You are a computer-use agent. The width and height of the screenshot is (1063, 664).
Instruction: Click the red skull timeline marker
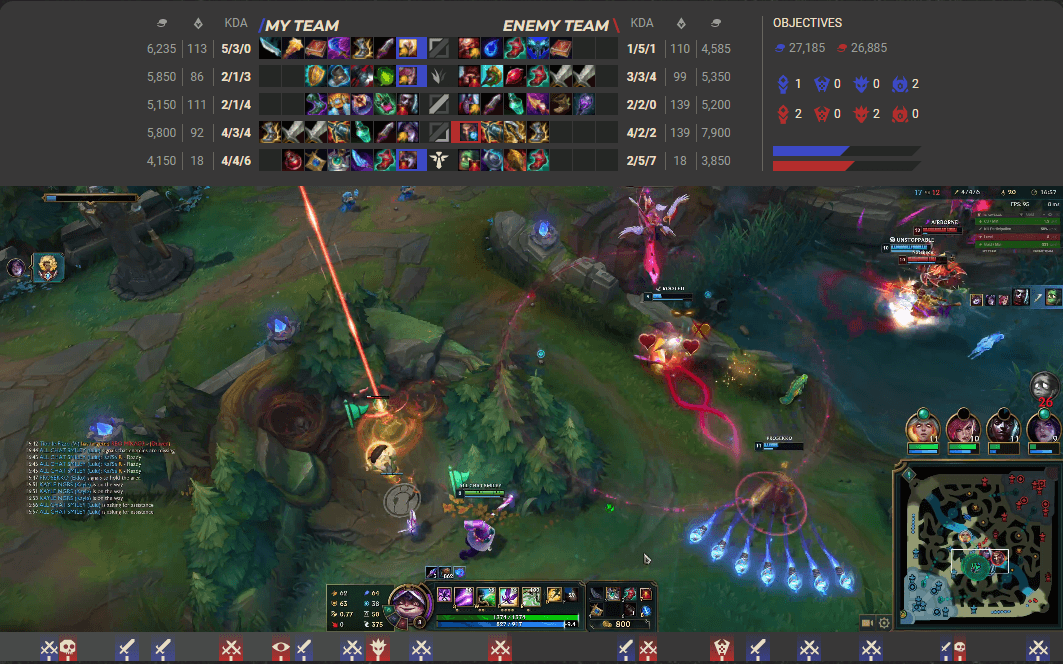[x=68, y=649]
